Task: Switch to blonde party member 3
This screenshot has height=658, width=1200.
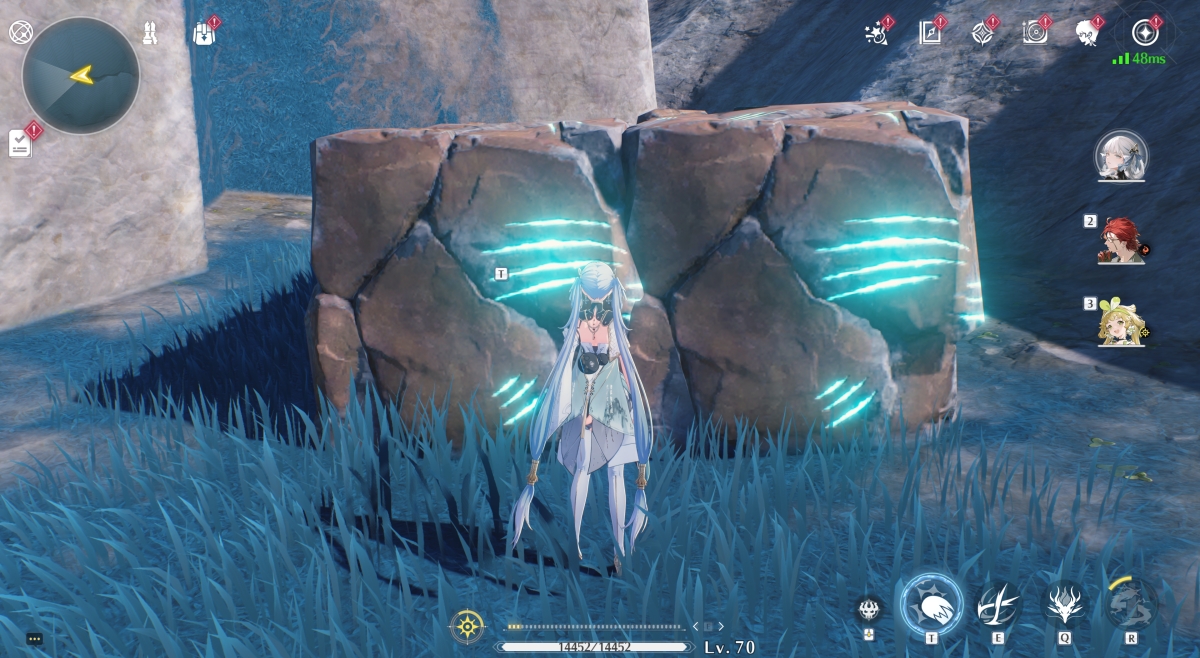Action: coord(1122,323)
